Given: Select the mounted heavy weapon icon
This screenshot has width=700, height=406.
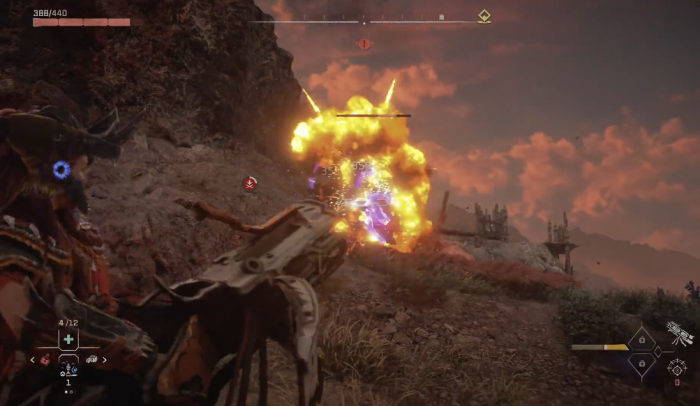Looking at the screenshot, I should tap(680, 333).
